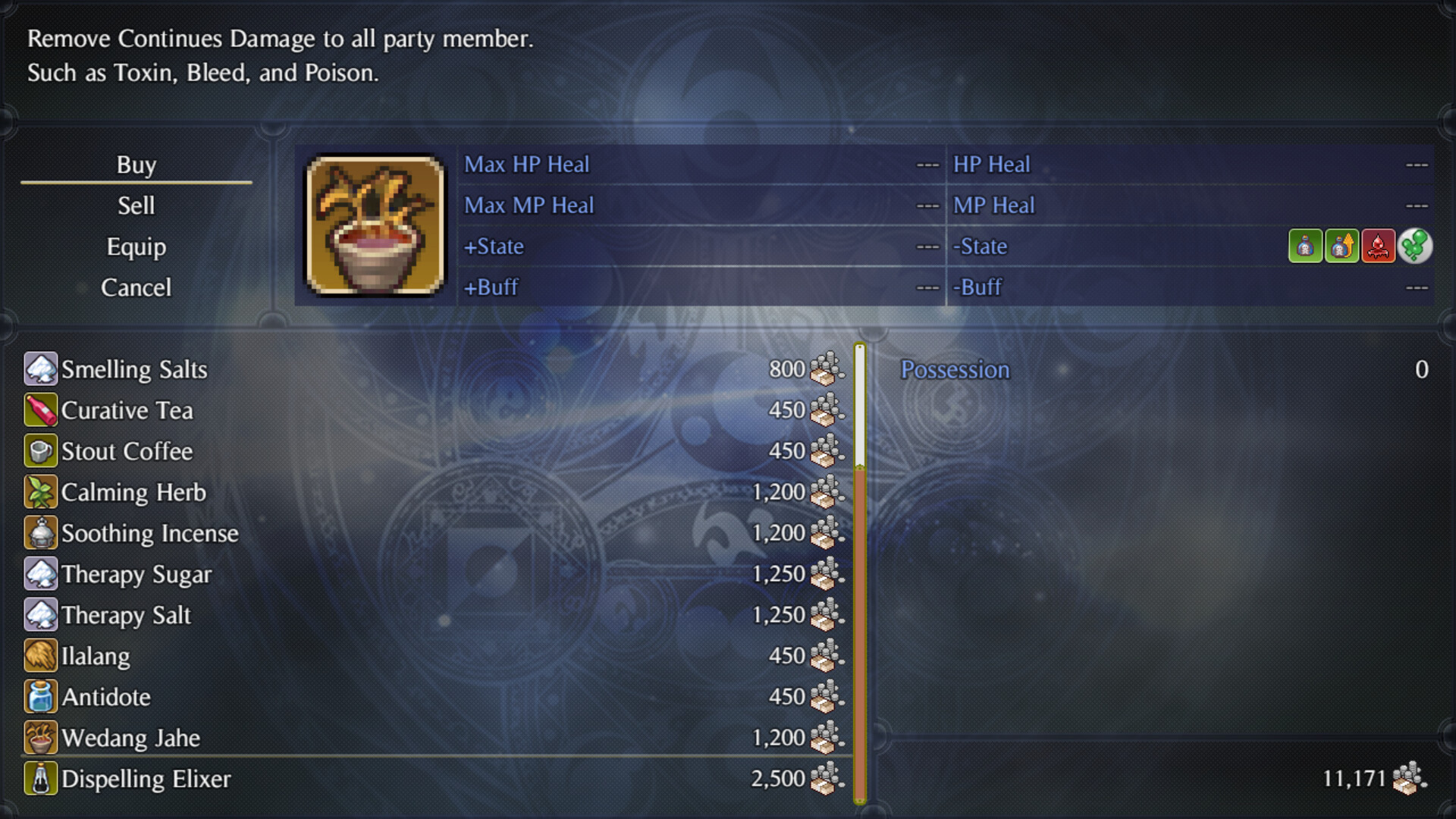Image resolution: width=1456 pixels, height=819 pixels.
Task: Select Curative Tea from the shop list
Action: (x=128, y=409)
